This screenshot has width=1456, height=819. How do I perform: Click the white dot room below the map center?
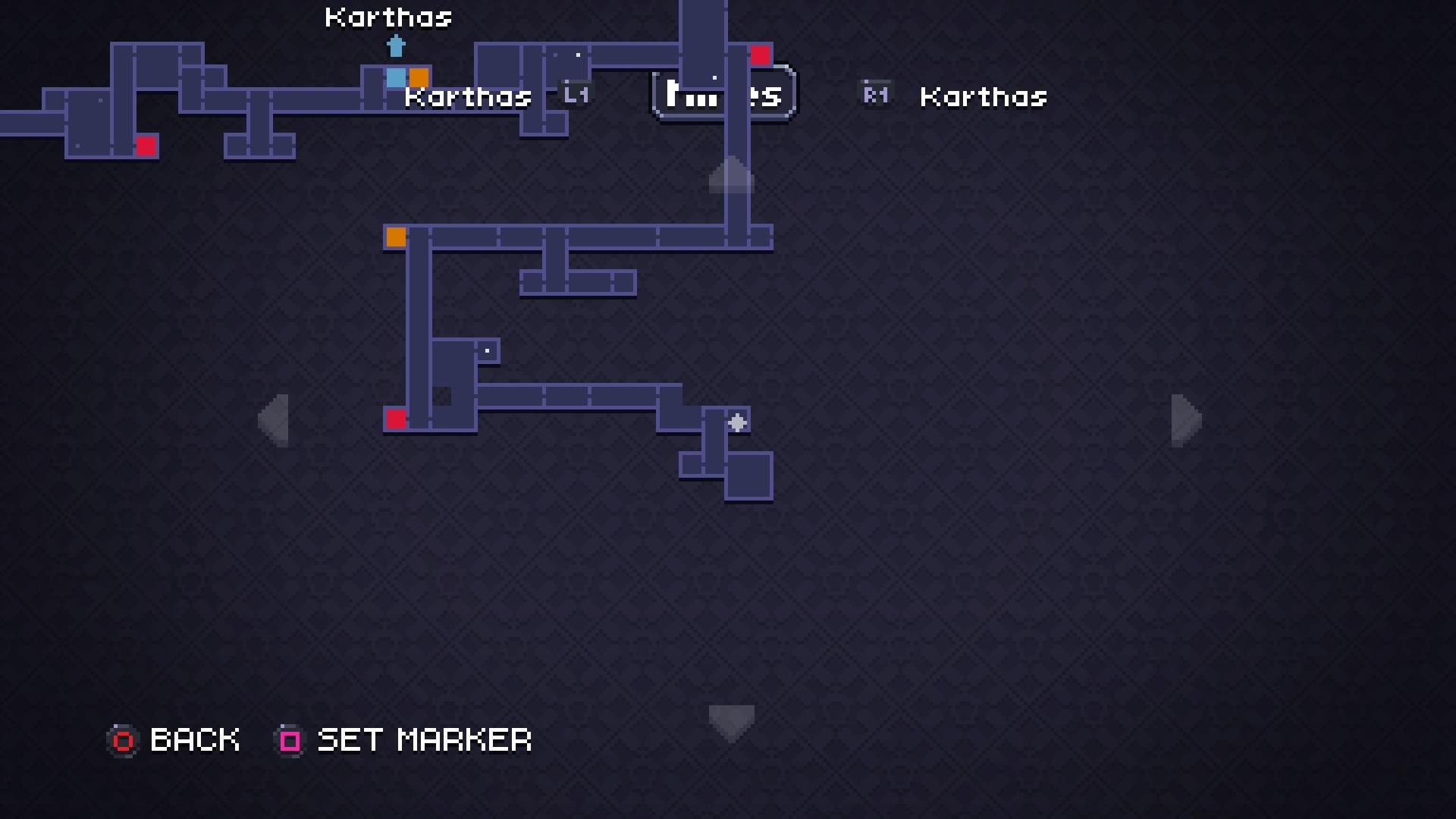(x=487, y=350)
